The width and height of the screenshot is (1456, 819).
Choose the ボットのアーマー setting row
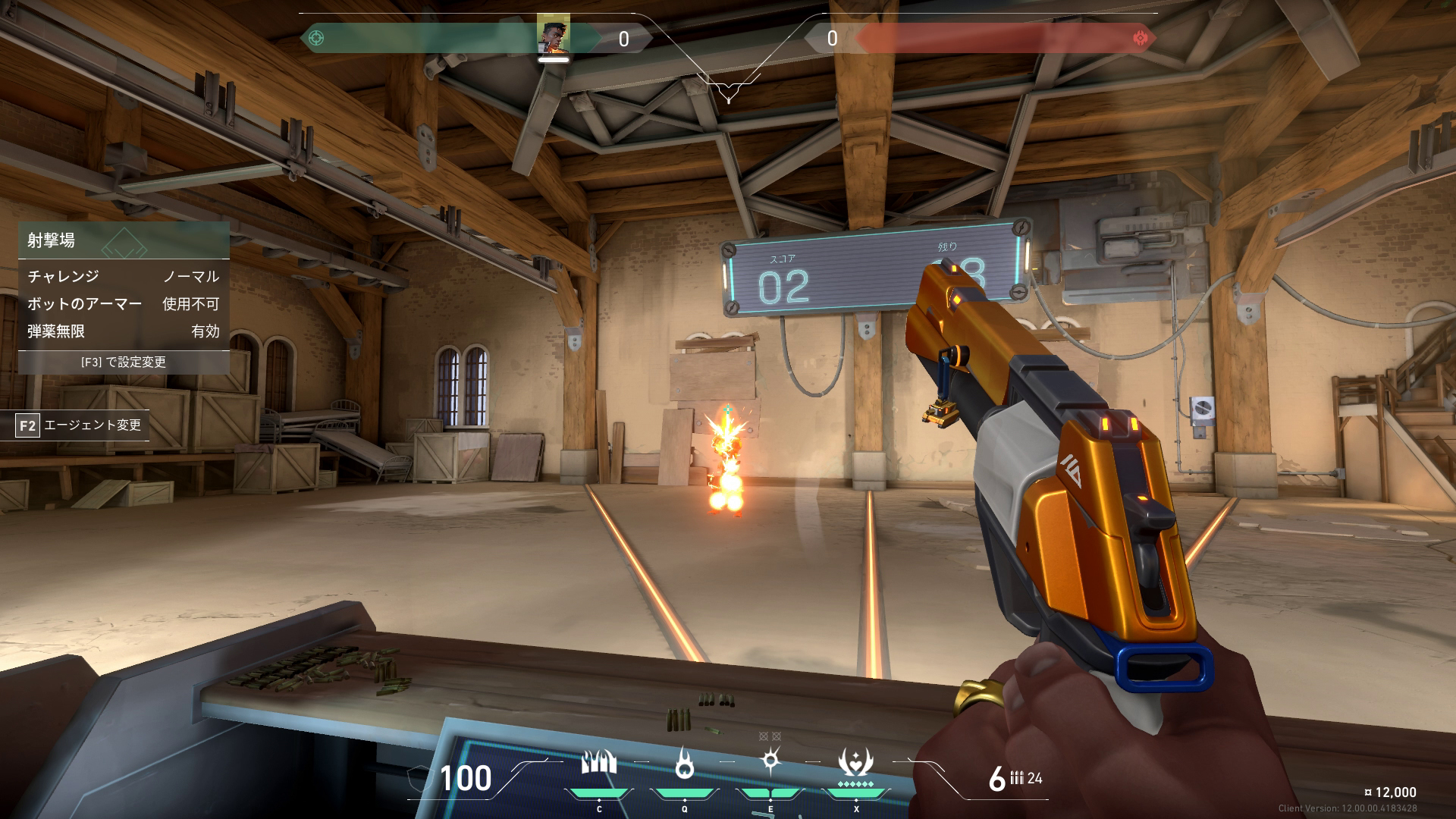coord(124,304)
